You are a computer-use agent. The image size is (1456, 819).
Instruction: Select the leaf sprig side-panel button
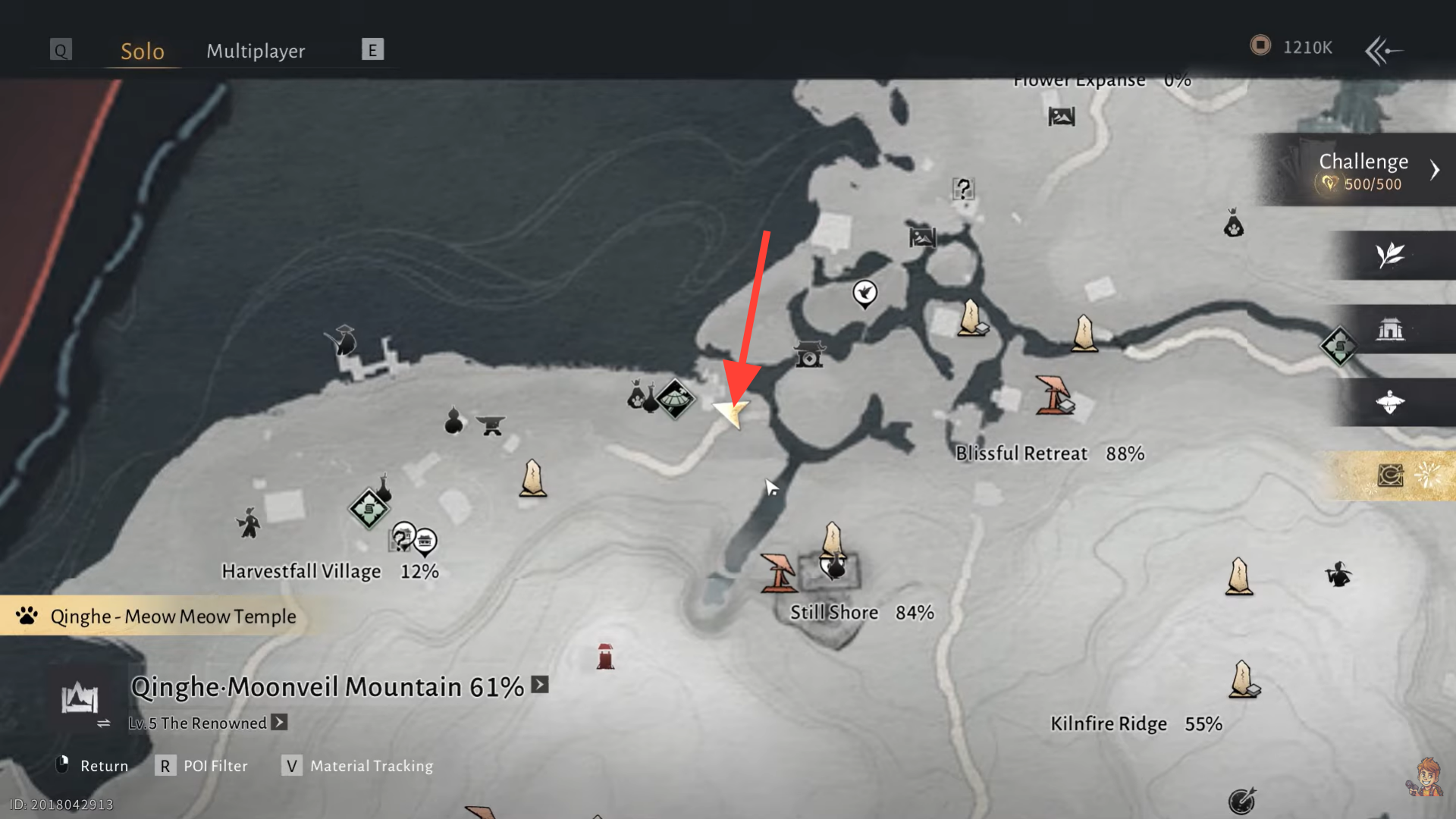tap(1390, 256)
